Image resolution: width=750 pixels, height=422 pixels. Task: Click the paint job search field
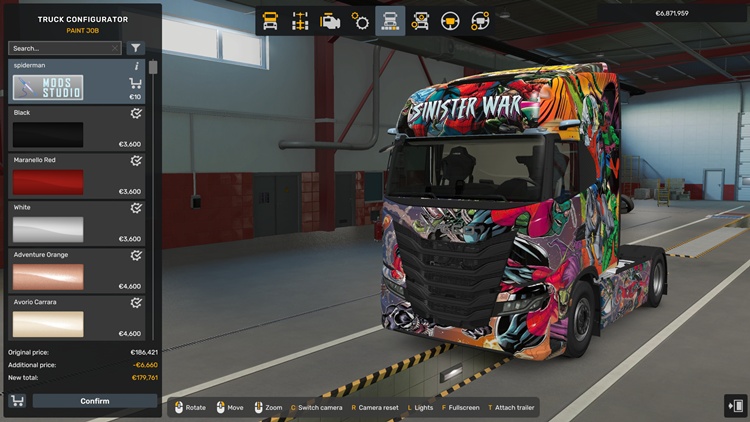point(60,48)
